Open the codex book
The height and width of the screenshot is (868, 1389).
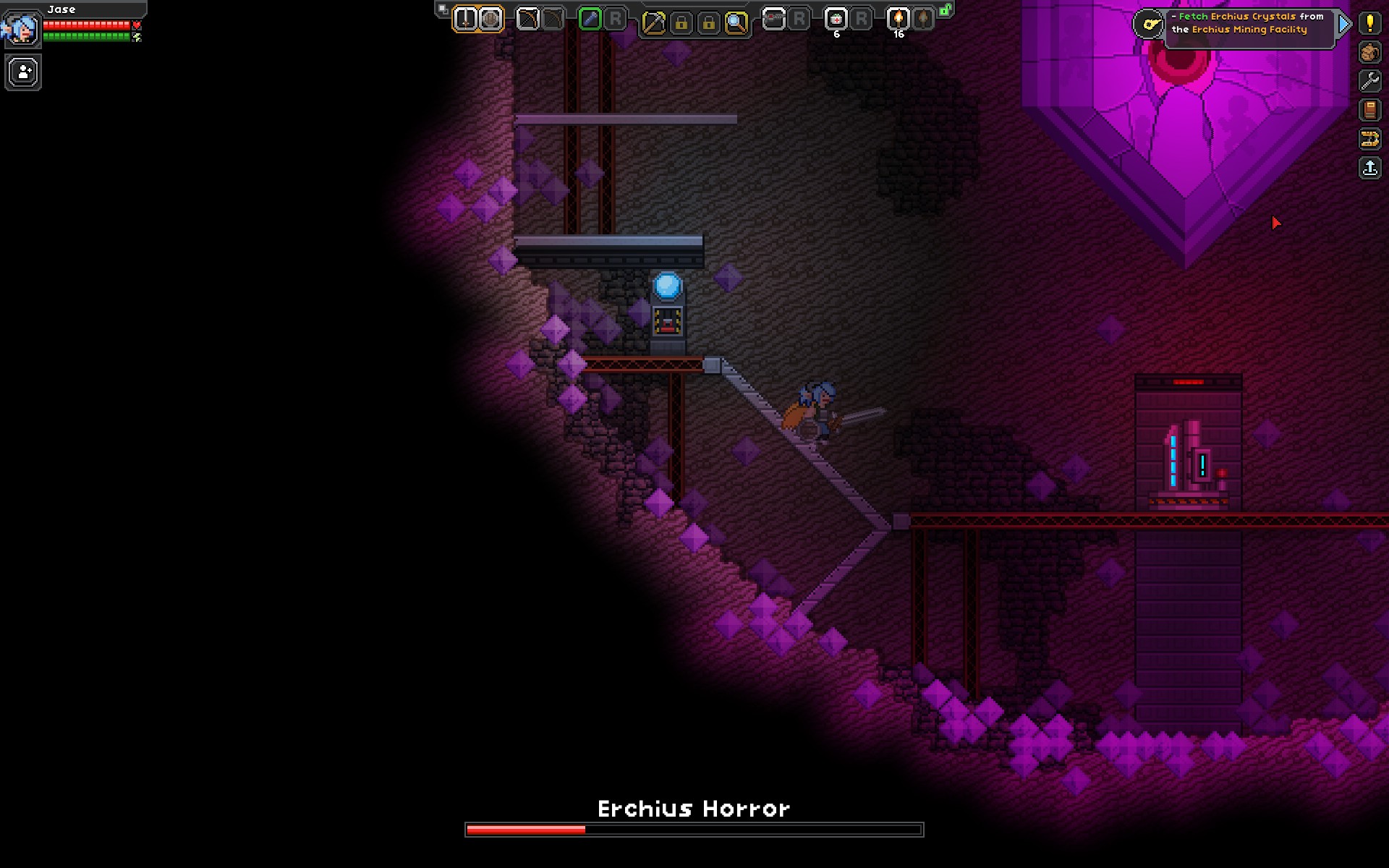coord(1369,110)
